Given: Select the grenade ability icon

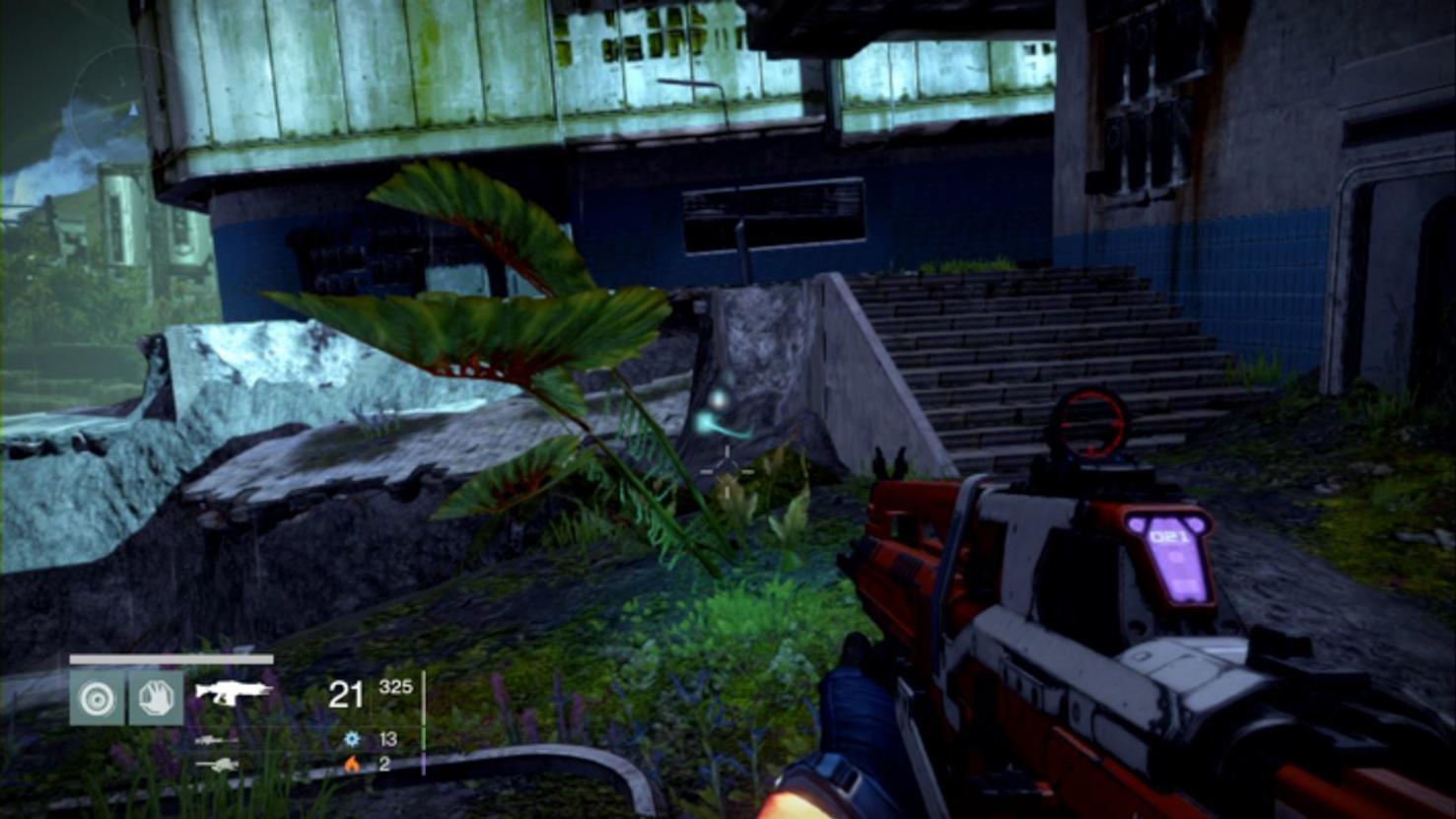Looking at the screenshot, I should (x=97, y=698).
